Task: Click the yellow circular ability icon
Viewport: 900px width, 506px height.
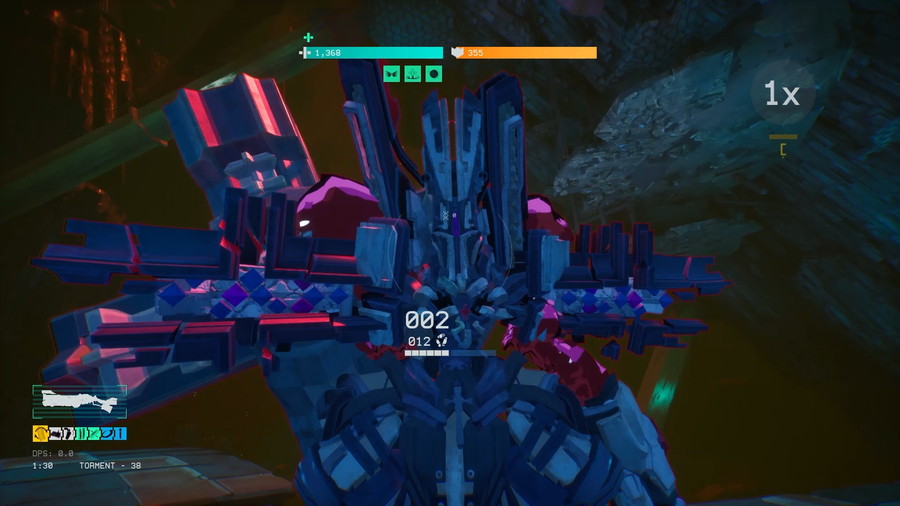Action: click(x=40, y=433)
